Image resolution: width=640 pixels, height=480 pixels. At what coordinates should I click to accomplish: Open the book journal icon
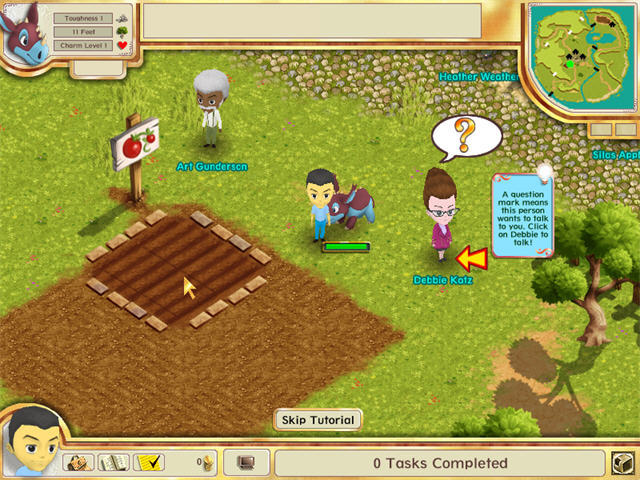tap(114, 462)
